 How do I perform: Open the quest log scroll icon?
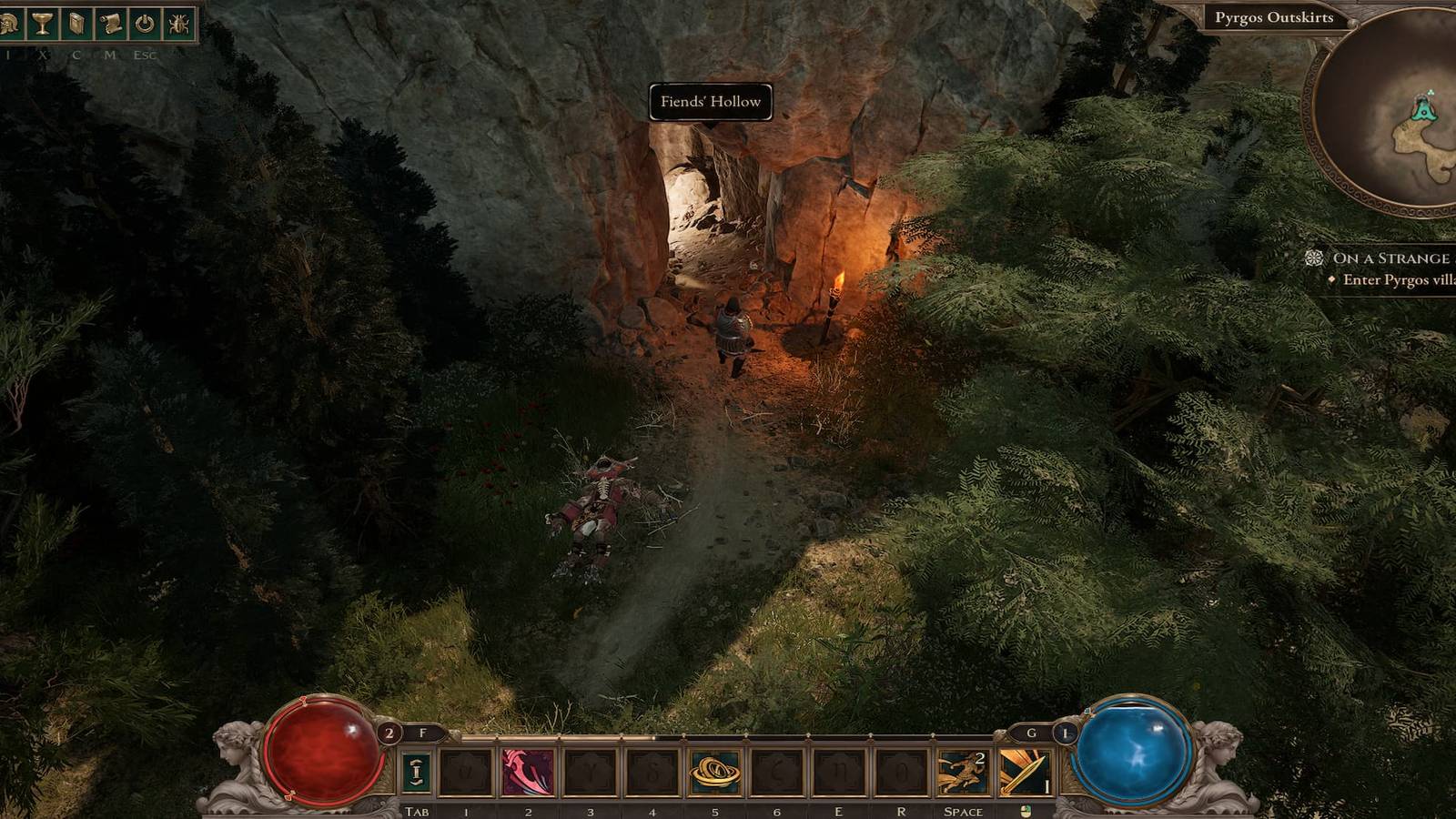(x=110, y=23)
